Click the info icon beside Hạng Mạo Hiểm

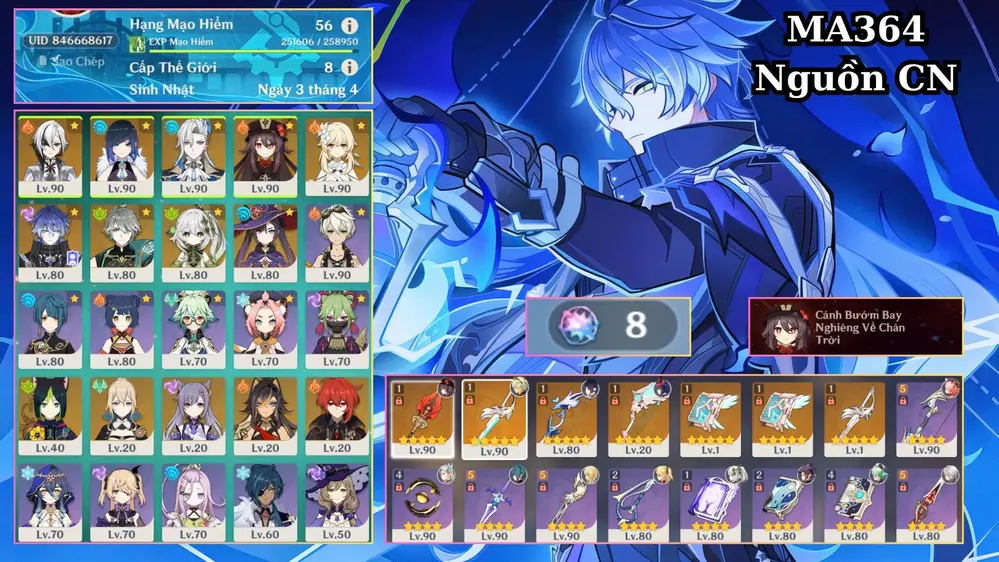(349, 25)
